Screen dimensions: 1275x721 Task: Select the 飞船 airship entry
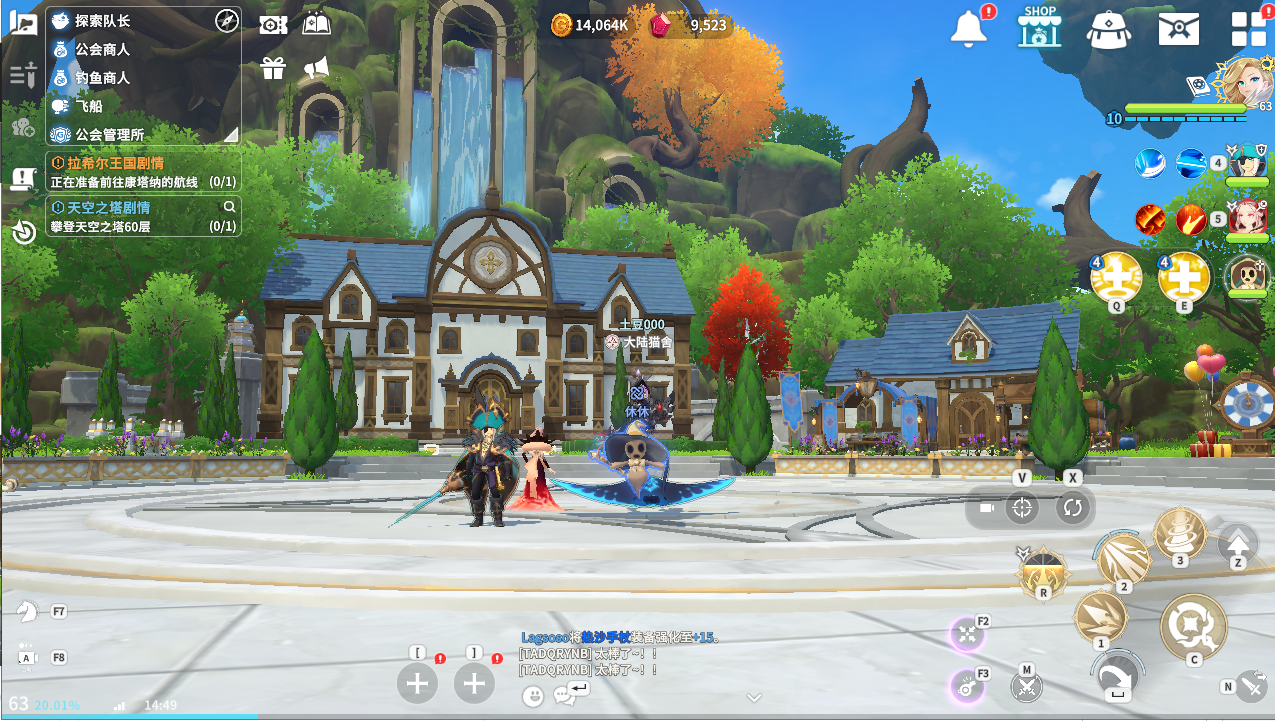[x=89, y=105]
